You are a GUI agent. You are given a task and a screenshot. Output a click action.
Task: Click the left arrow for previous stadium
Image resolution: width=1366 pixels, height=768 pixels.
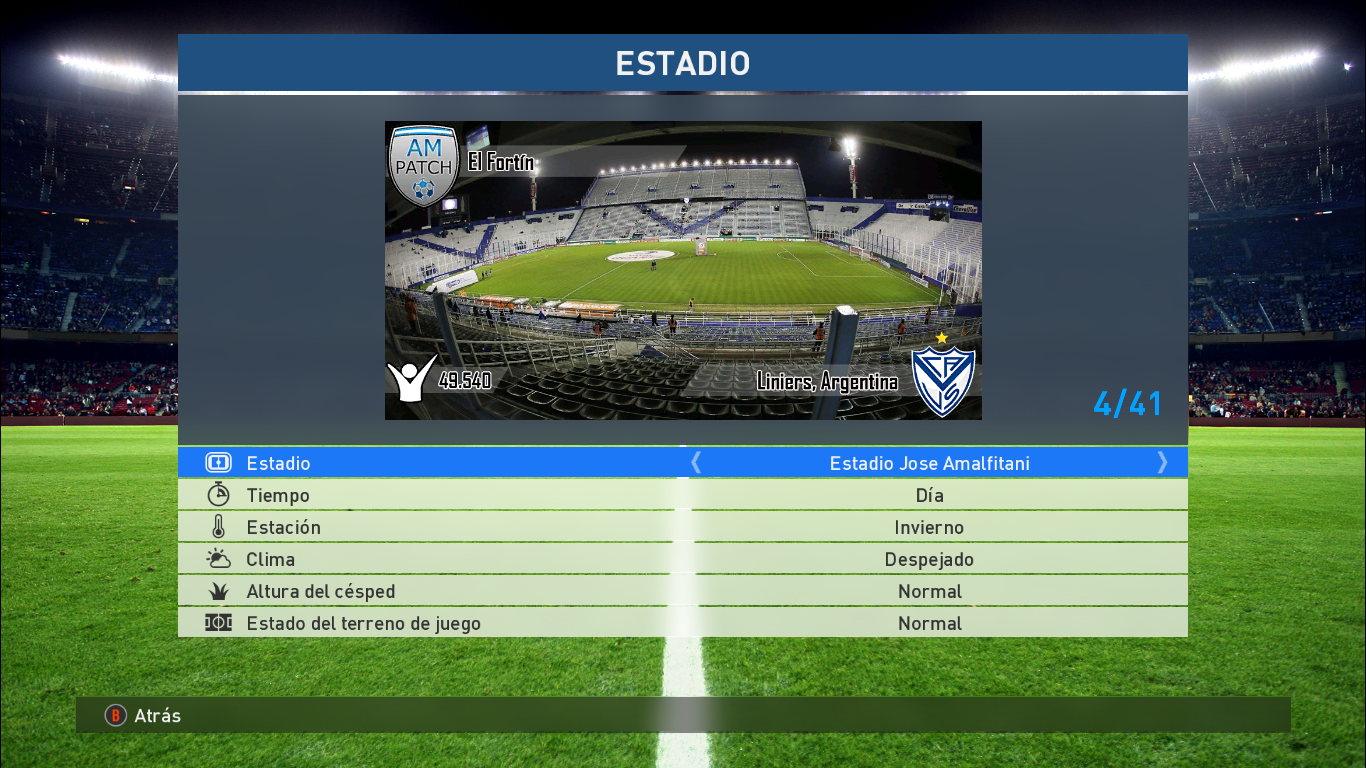(x=697, y=462)
